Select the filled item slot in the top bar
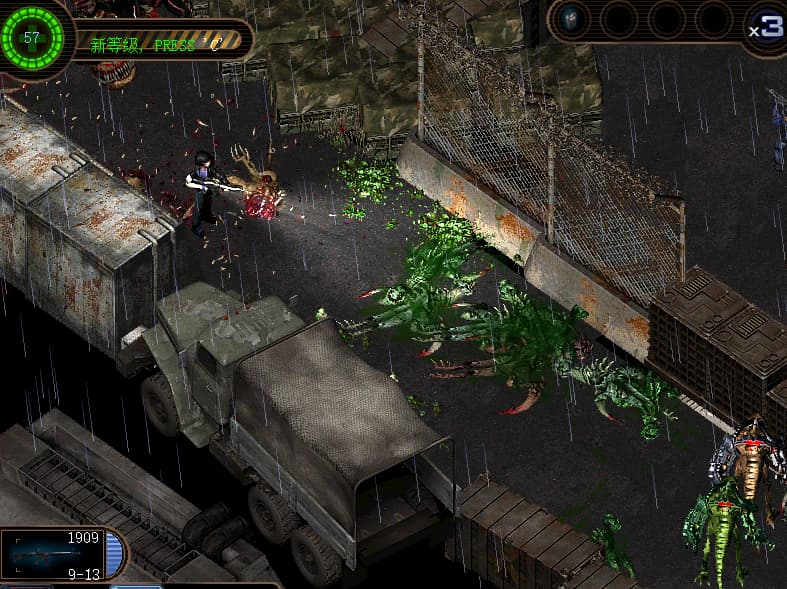Image resolution: width=787 pixels, height=589 pixels. (x=572, y=20)
